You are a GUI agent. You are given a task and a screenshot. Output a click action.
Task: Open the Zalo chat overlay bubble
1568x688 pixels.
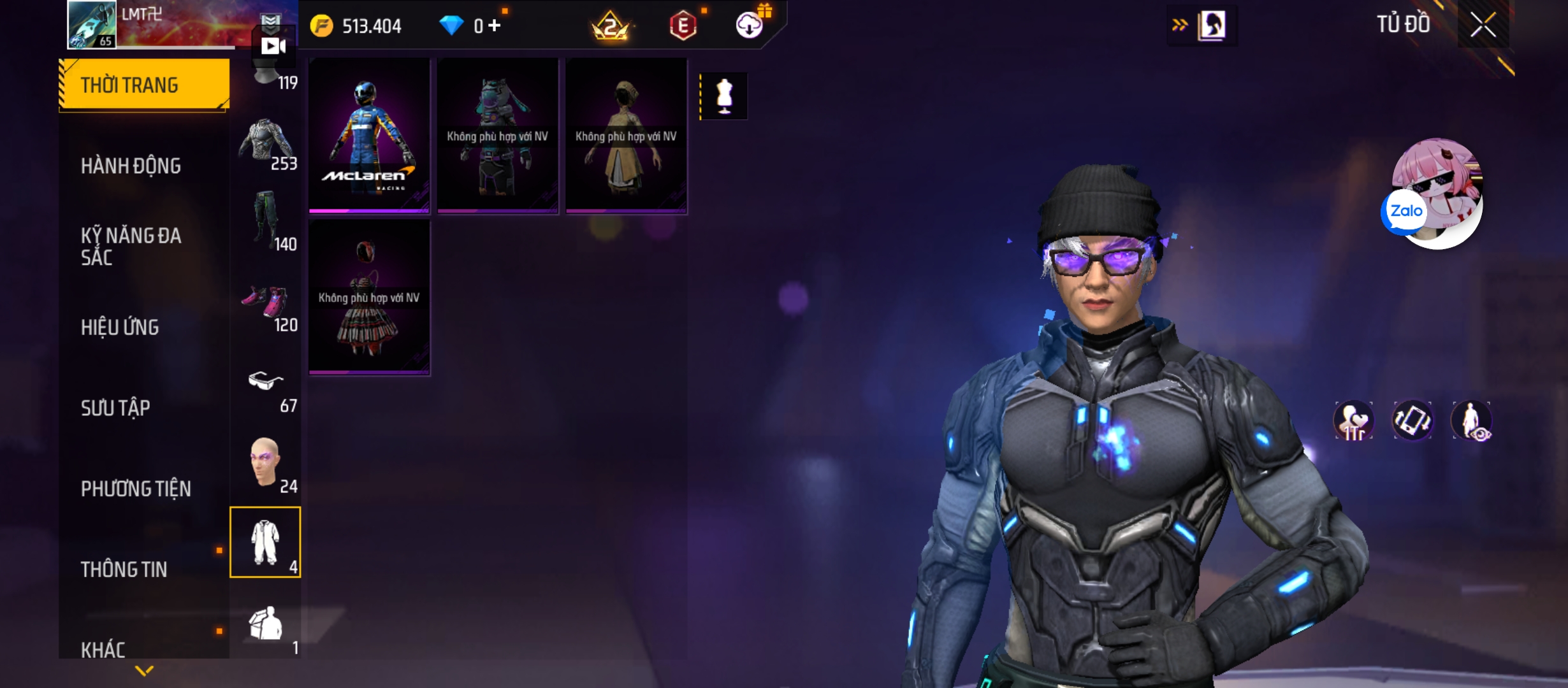[x=1405, y=211]
